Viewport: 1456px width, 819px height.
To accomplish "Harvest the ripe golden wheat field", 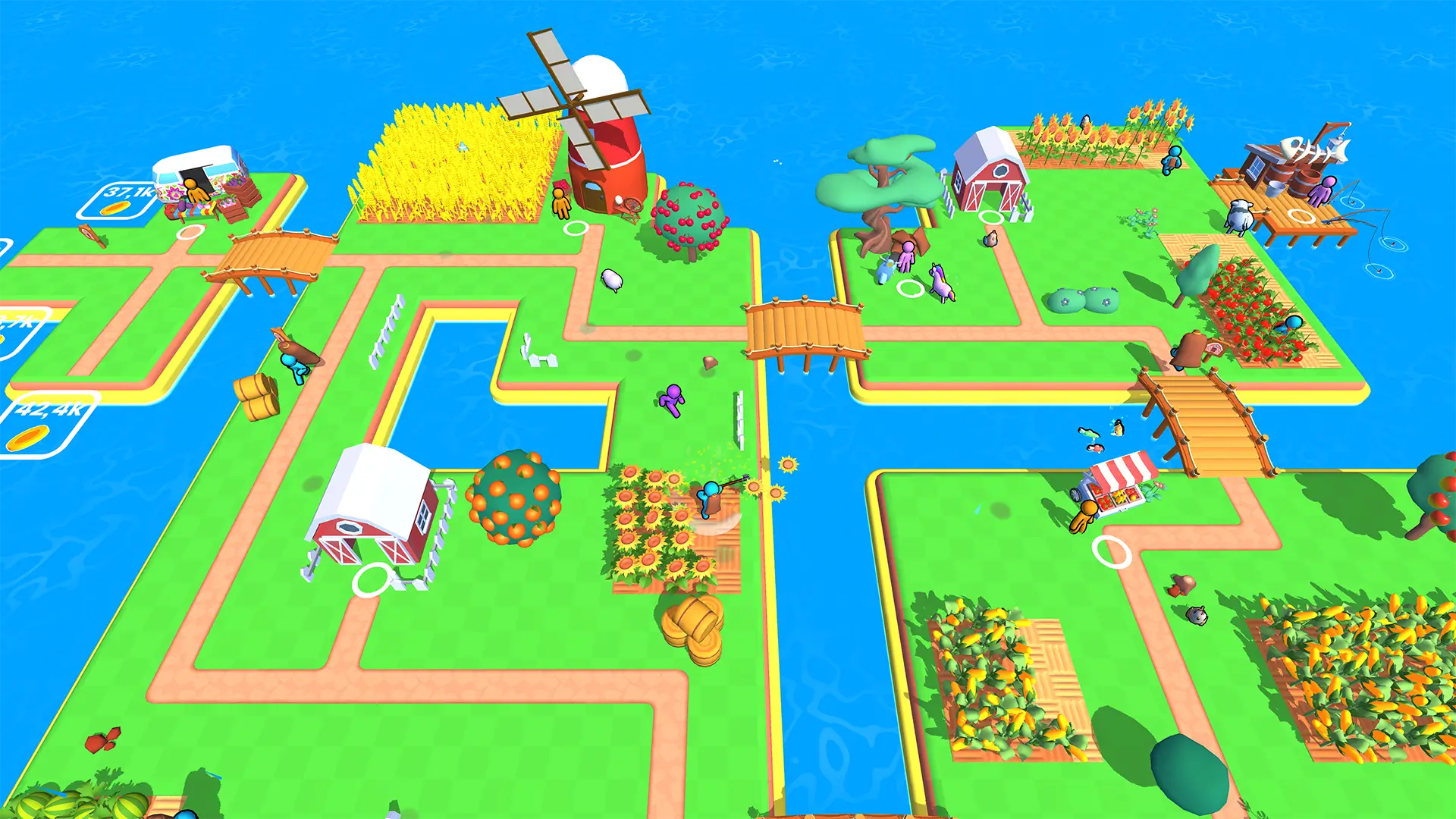I will pyautogui.click(x=455, y=159).
